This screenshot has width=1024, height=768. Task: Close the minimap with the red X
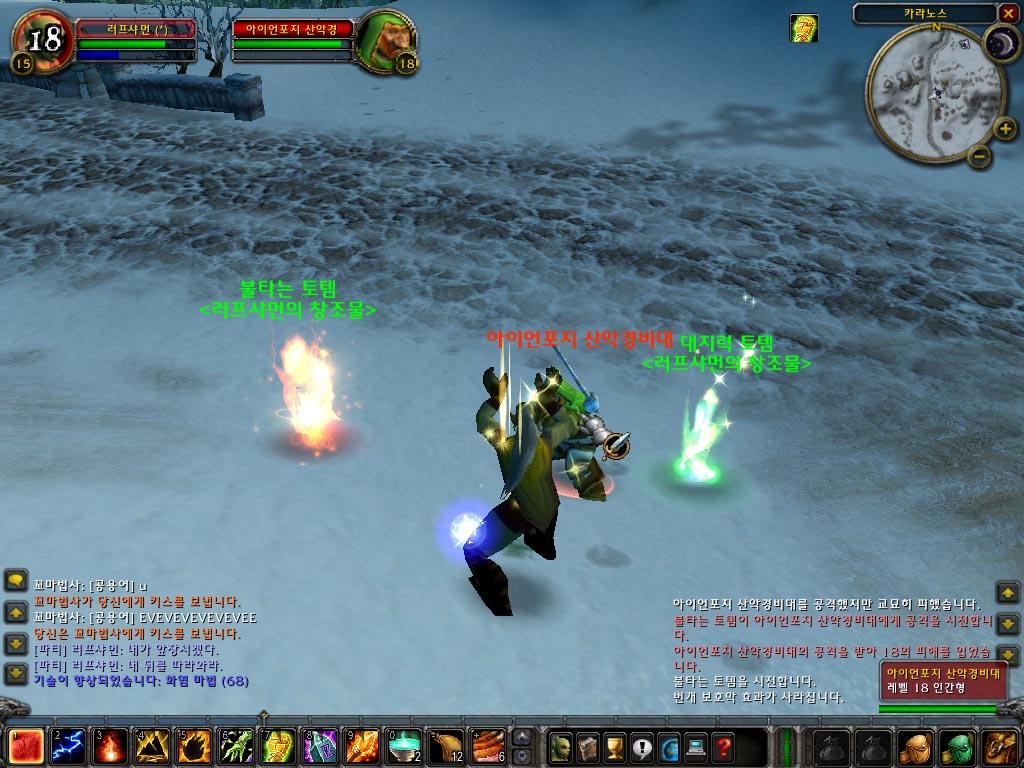1007,13
